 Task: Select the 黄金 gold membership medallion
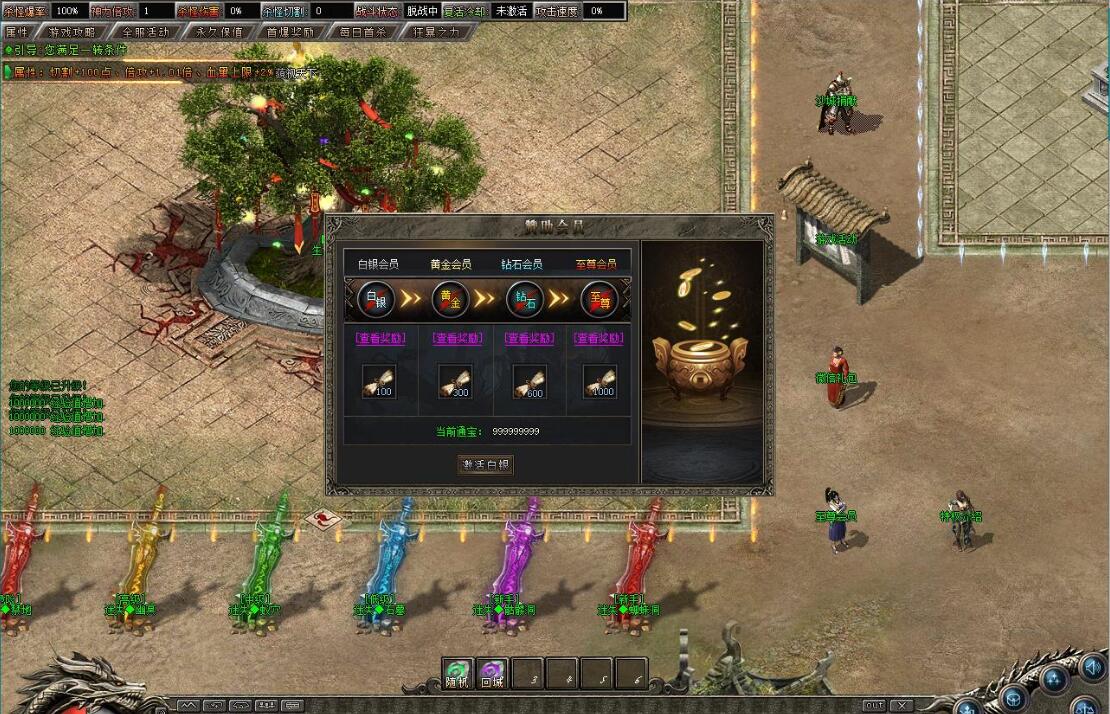[450, 298]
